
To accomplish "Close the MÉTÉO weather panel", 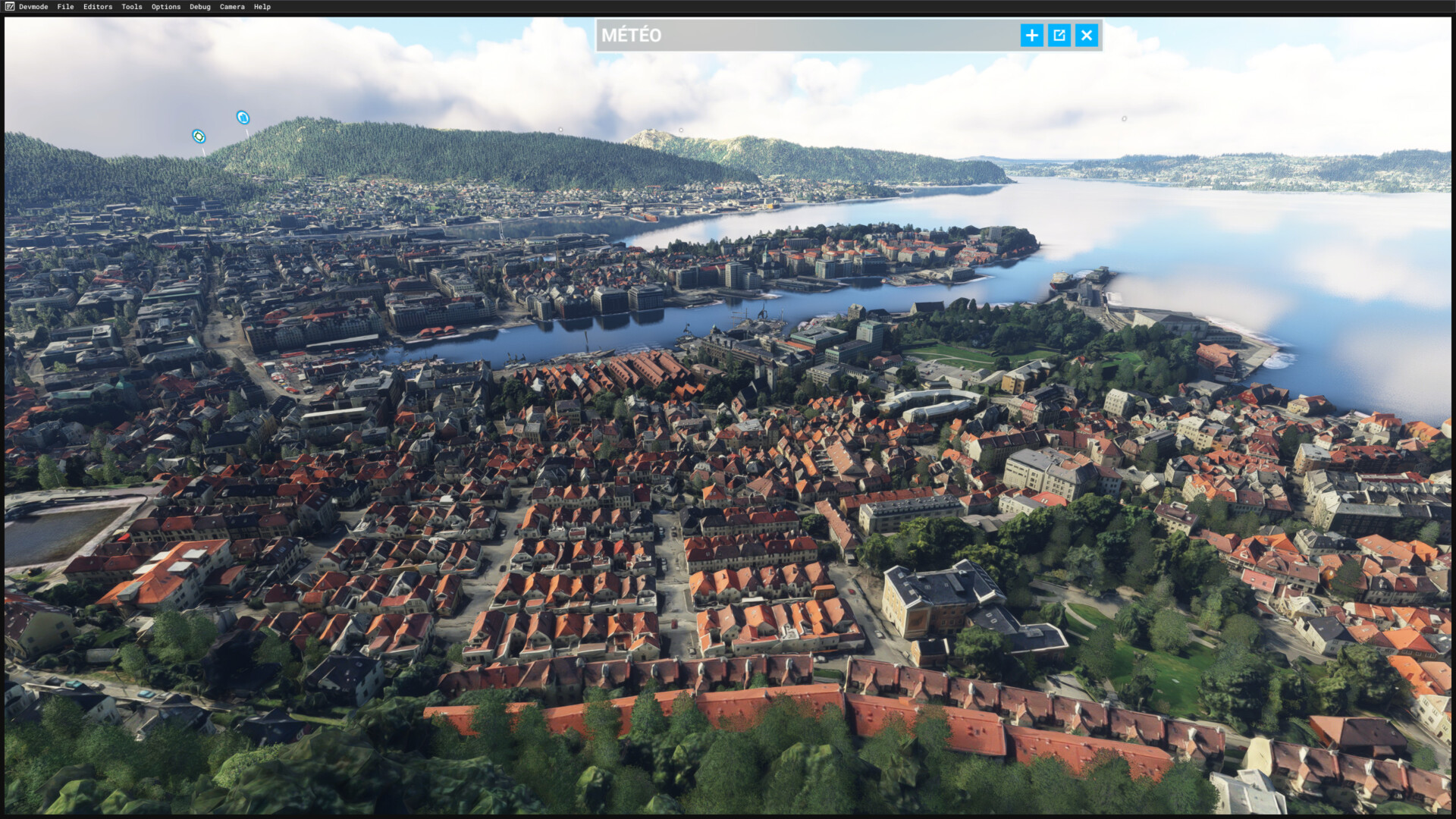I will tap(1087, 36).
